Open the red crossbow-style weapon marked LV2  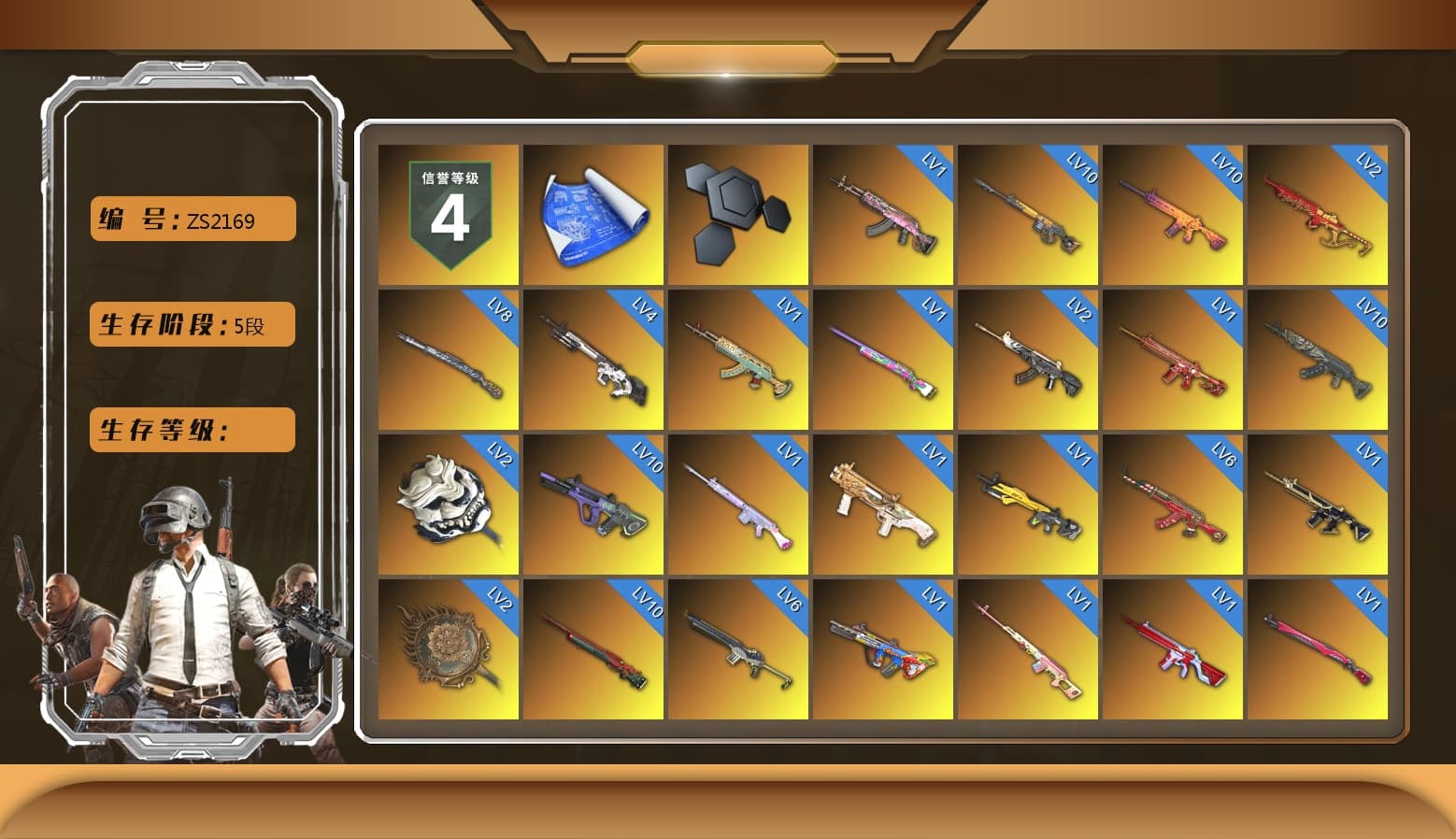1318,215
